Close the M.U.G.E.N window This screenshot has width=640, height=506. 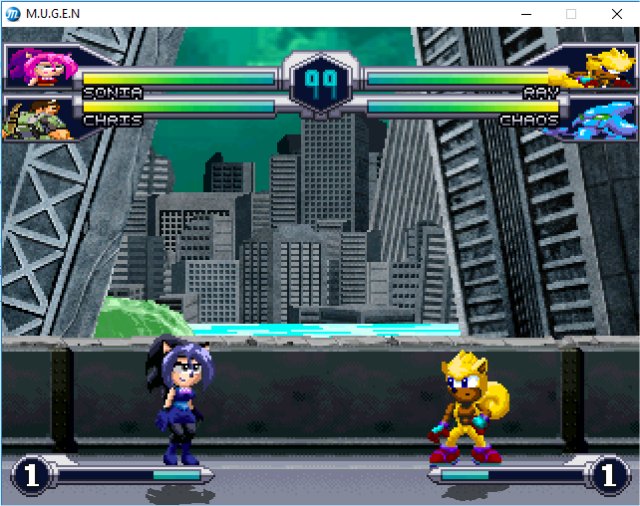617,14
